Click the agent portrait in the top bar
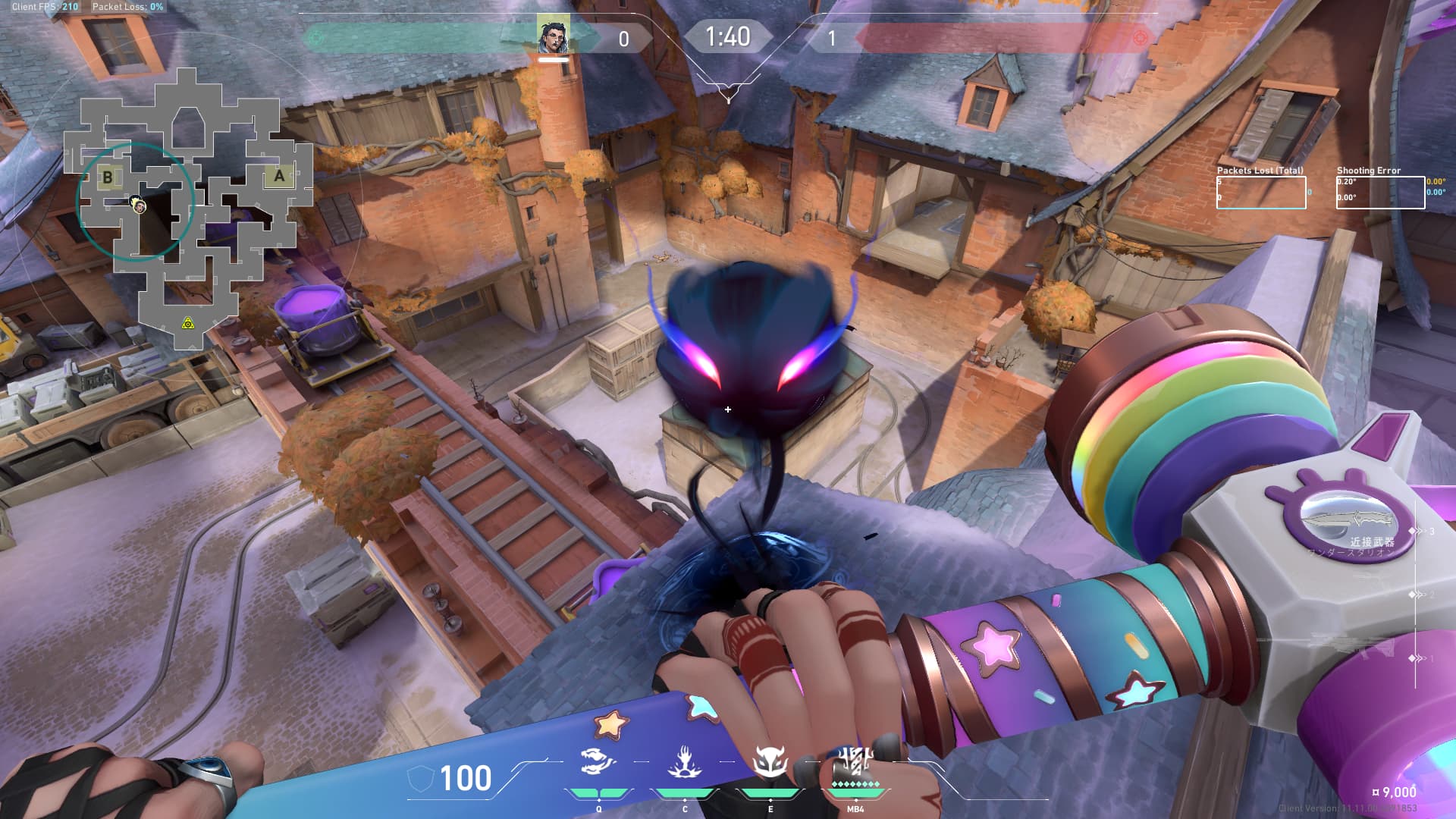 (x=554, y=36)
